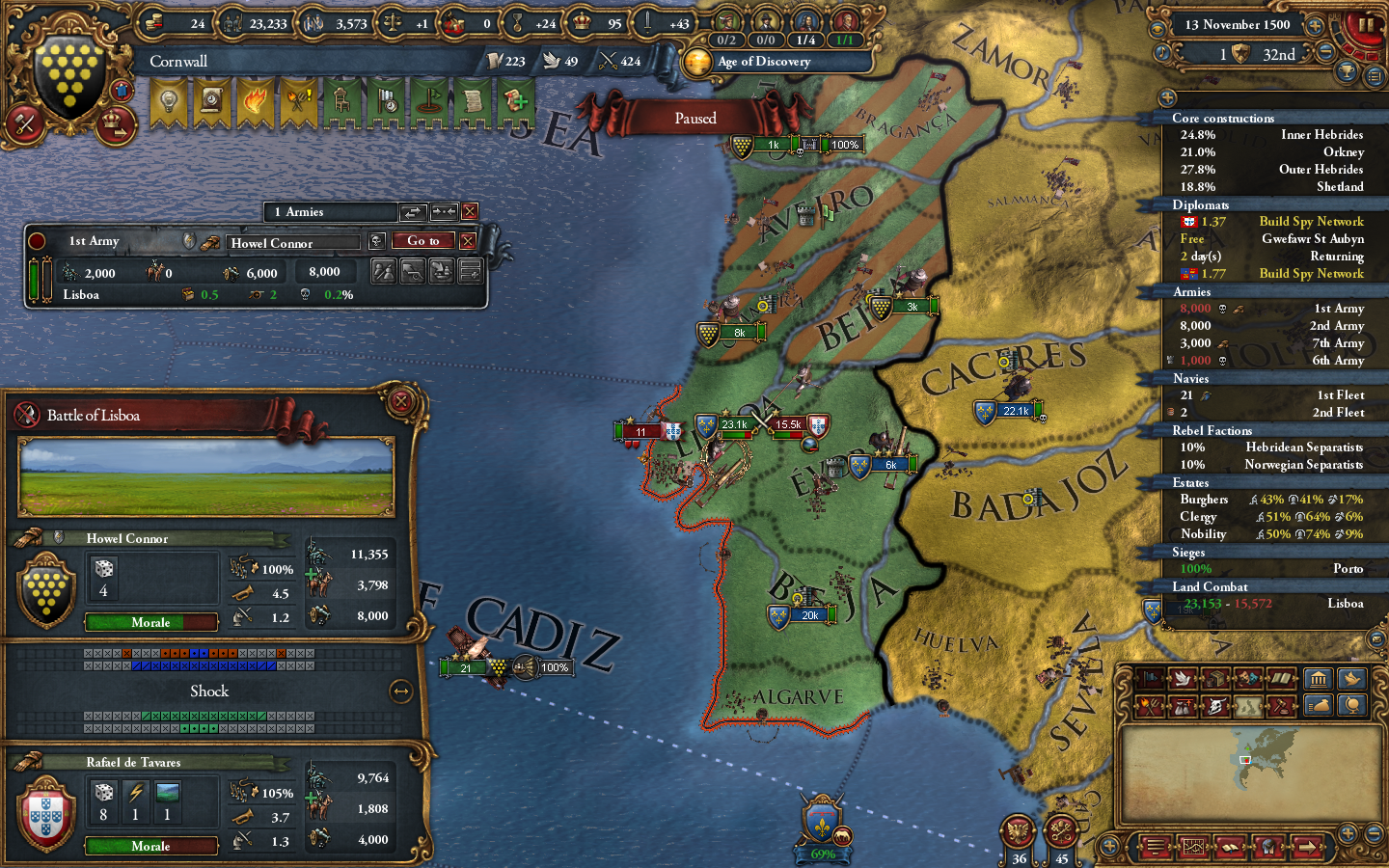Toggle the revolt risk map mode
Image resolution: width=1389 pixels, height=868 pixels.
1151,707
